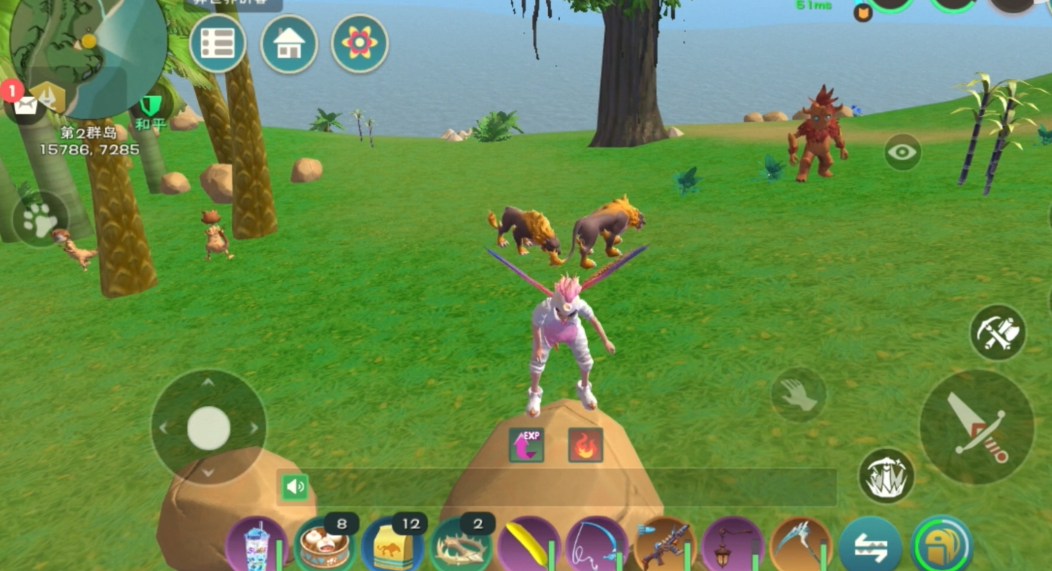Open the flower icon menu
This screenshot has width=1052, height=571.
pos(360,43)
